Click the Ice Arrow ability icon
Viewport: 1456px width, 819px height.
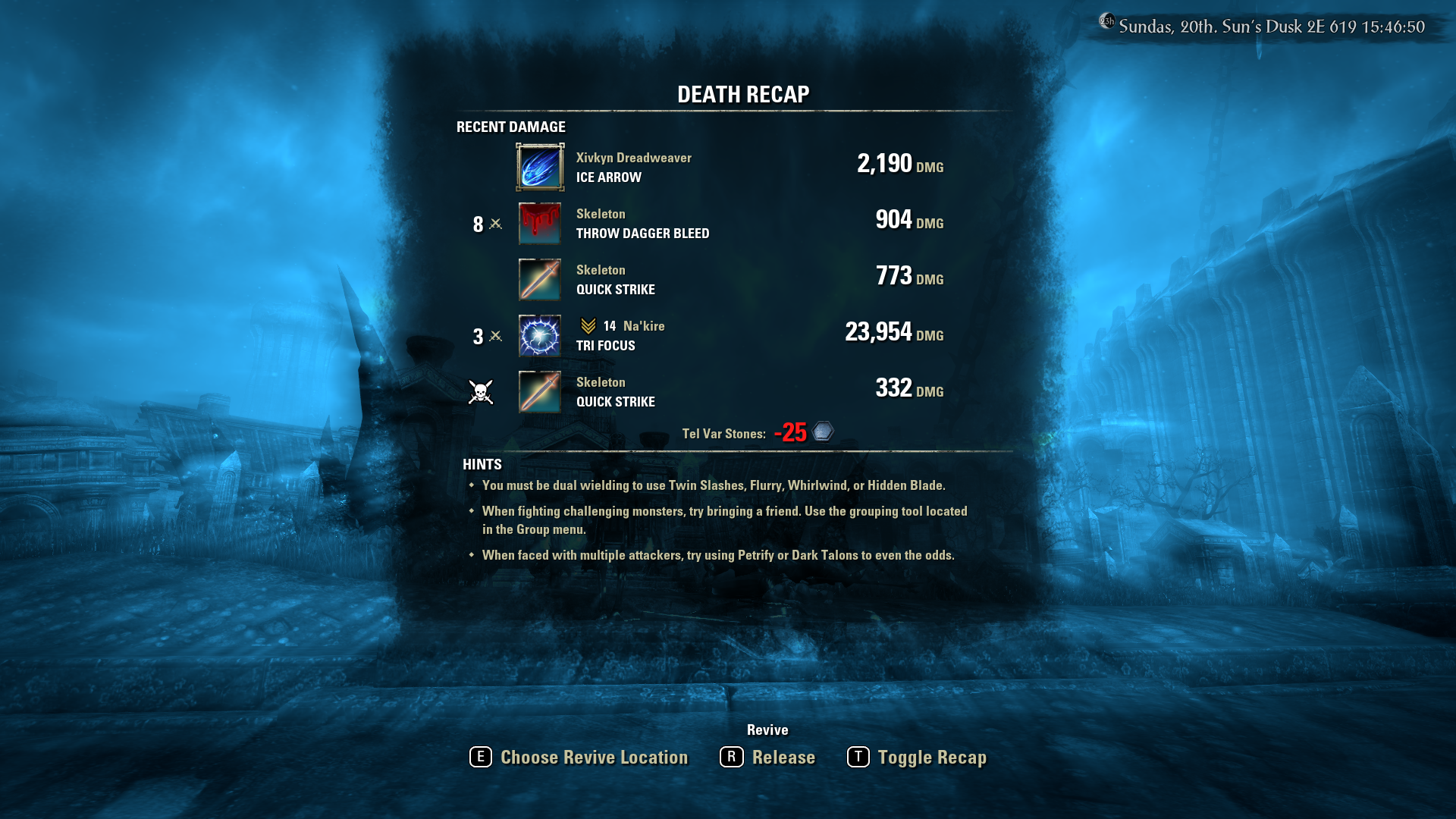(538, 167)
